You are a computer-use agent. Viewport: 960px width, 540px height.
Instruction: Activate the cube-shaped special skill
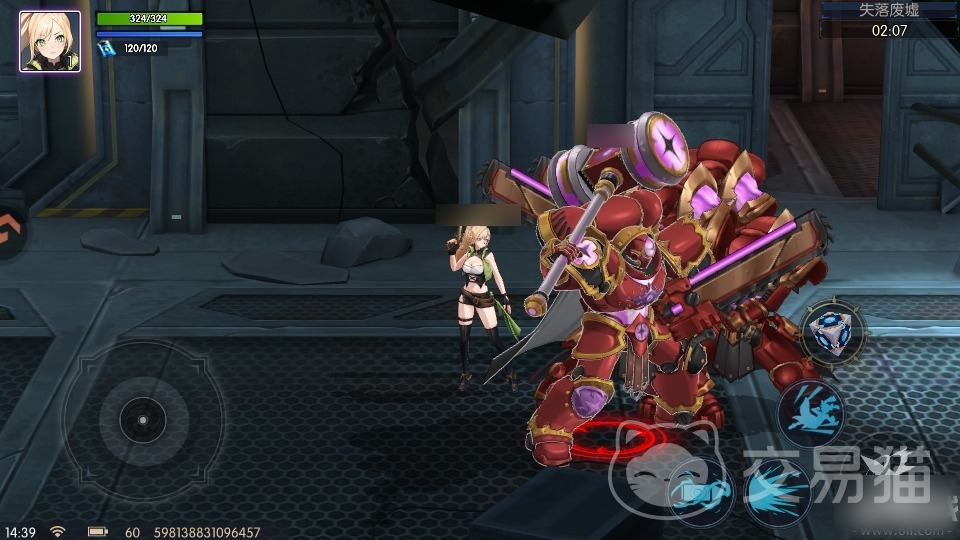coord(832,331)
